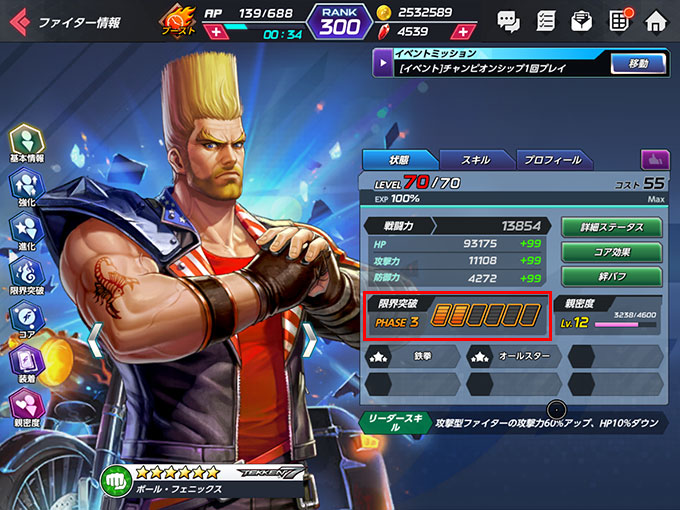The image size is (680, 510).
Task: Switch to the プロフィール tab
Action: (x=552, y=160)
